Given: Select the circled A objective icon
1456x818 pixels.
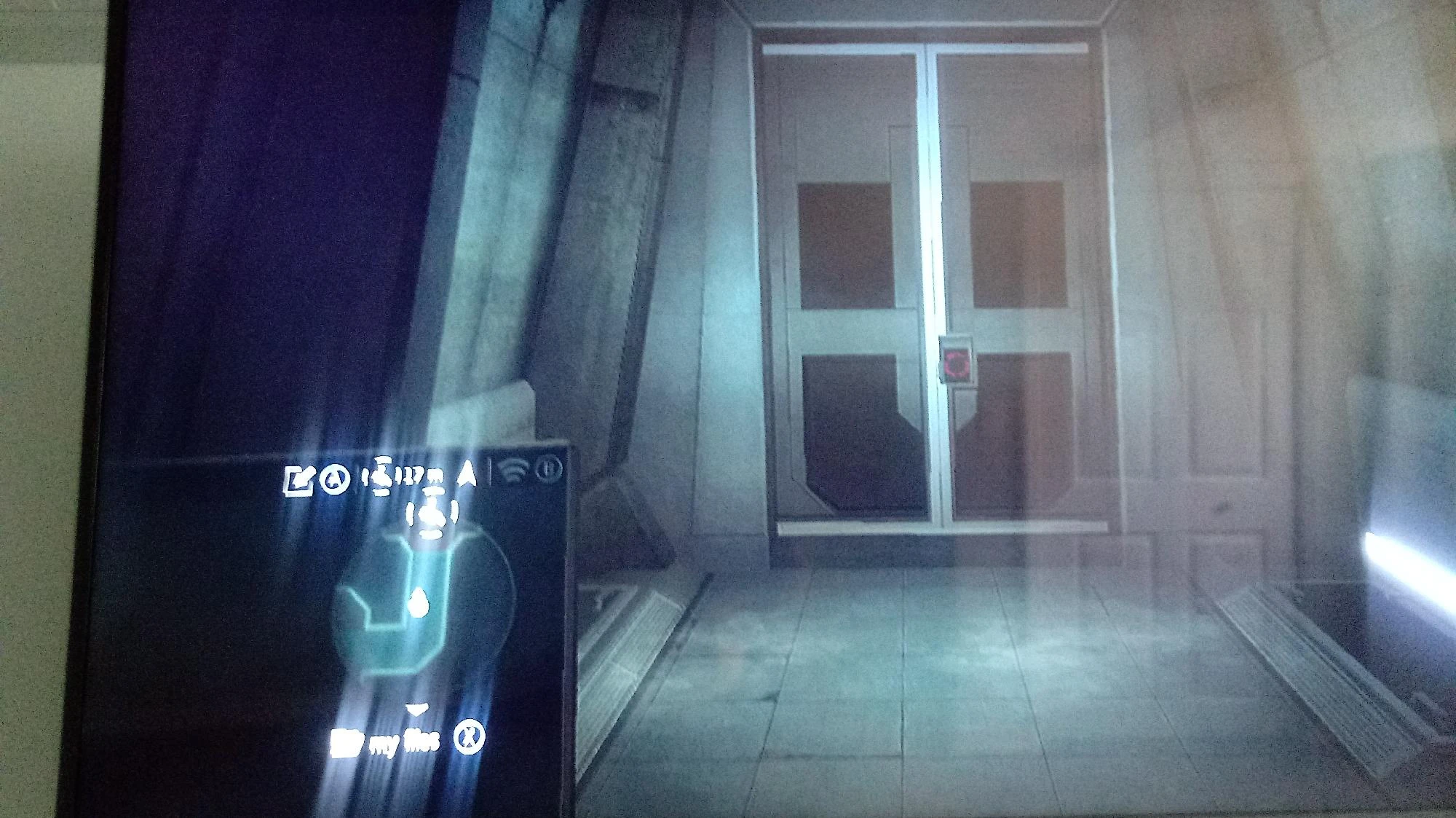Looking at the screenshot, I should pos(335,479).
